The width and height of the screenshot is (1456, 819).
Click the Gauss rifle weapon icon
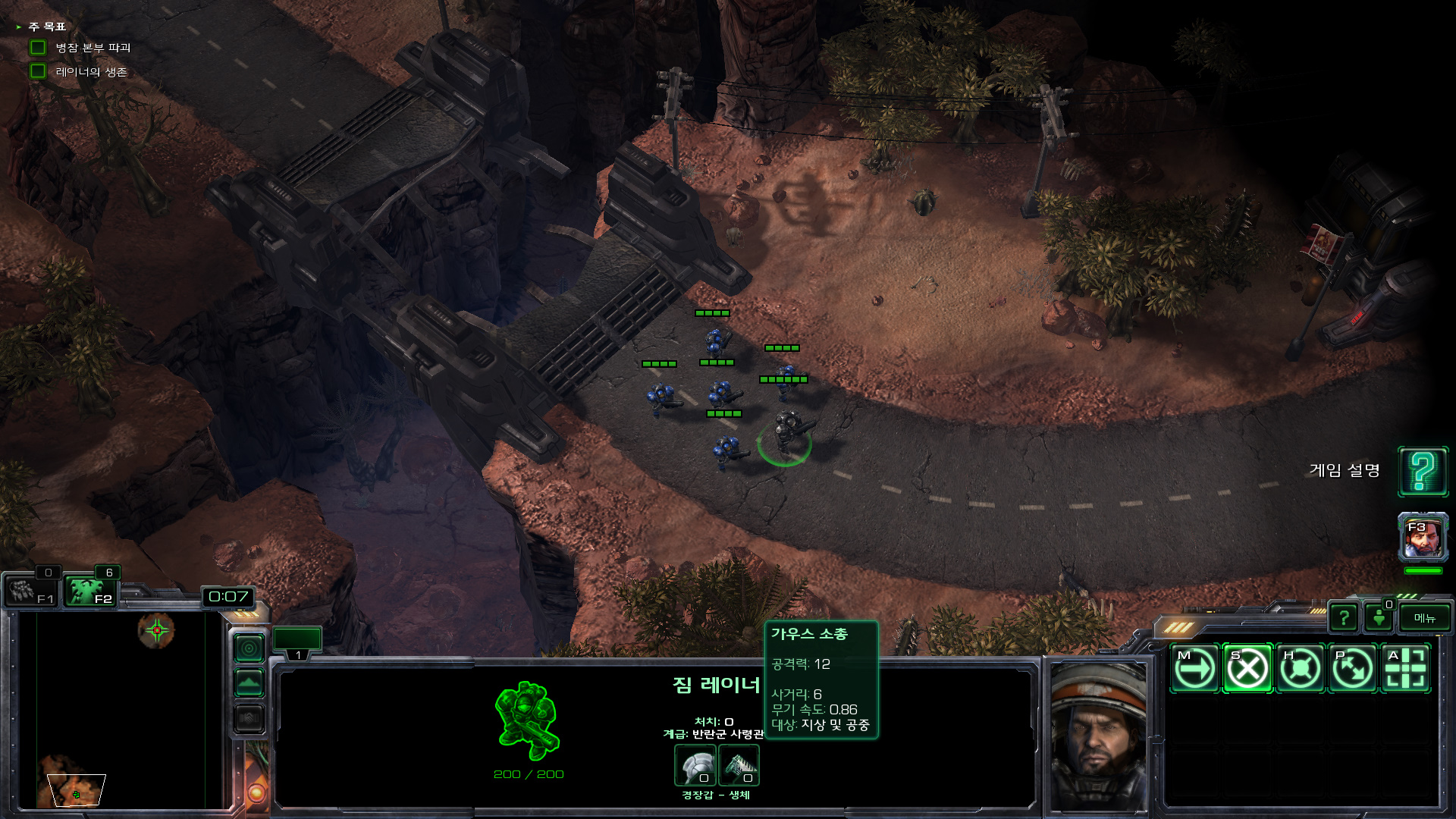739,765
